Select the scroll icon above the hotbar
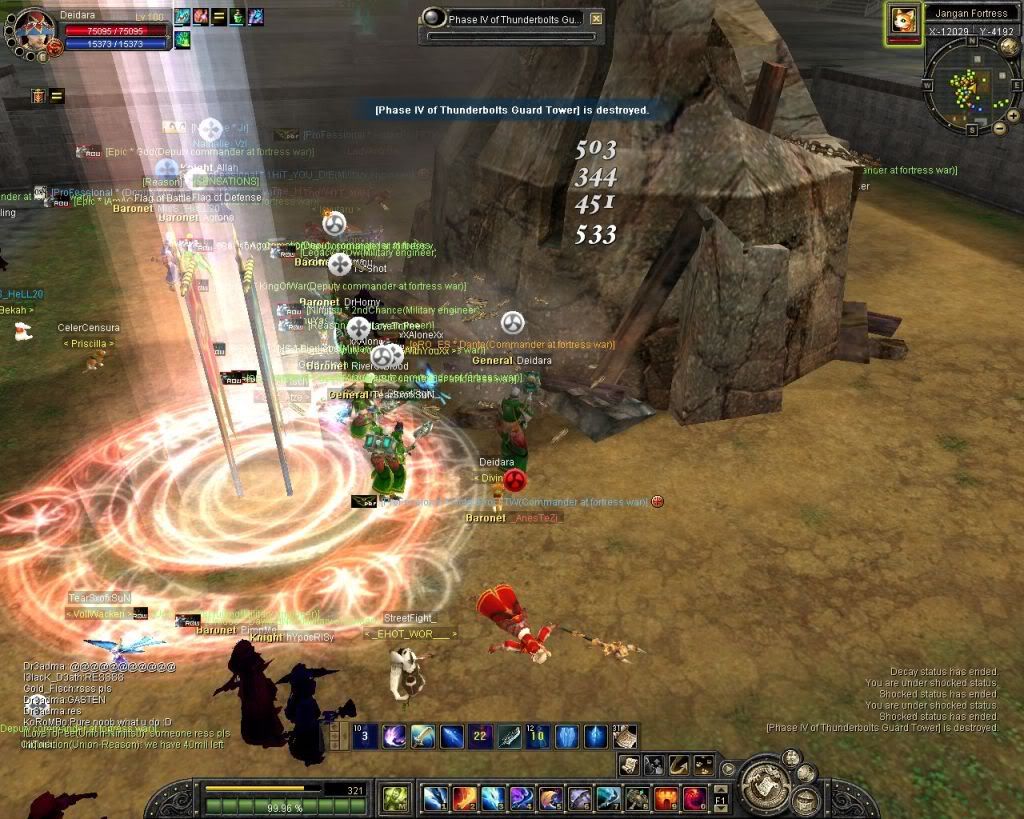Viewport: 1024px width, 819px height. [x=628, y=765]
